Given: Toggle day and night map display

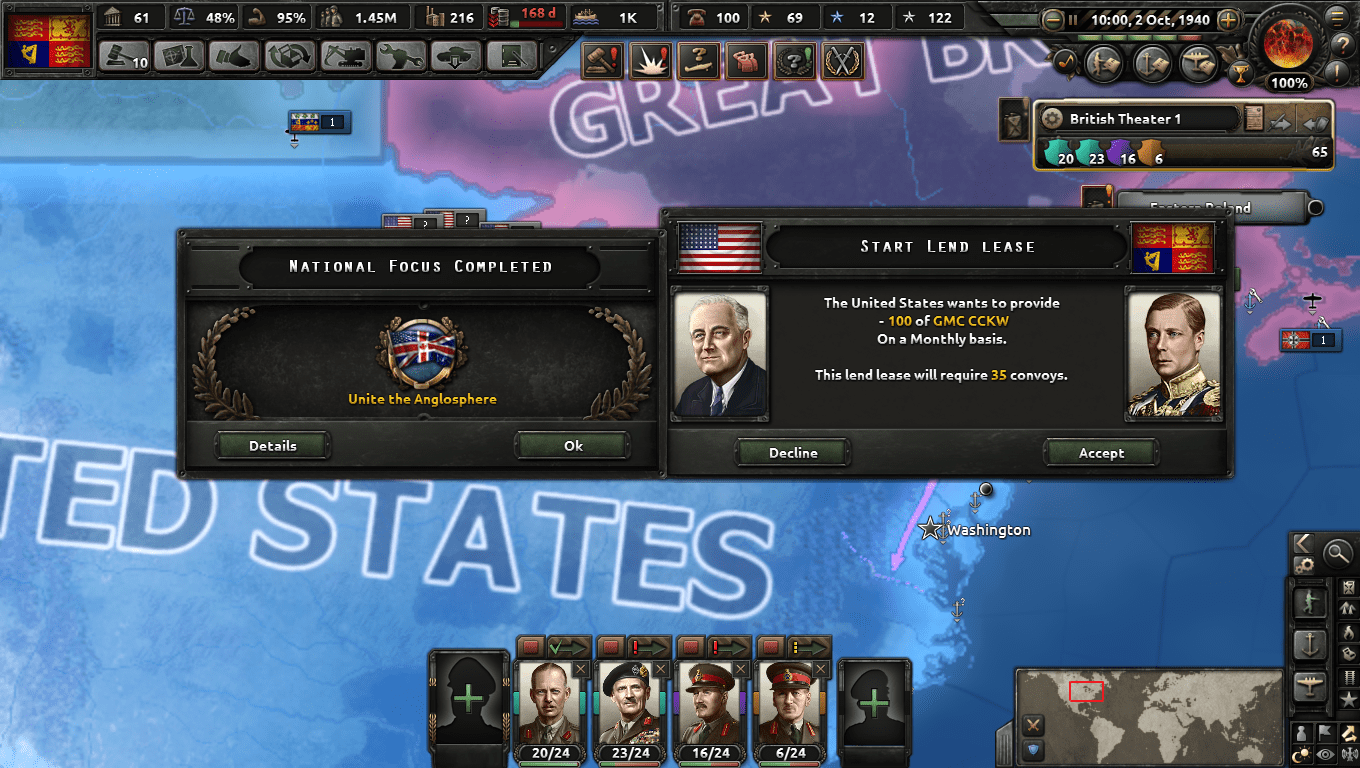Looking at the screenshot, I should 1302,752.
